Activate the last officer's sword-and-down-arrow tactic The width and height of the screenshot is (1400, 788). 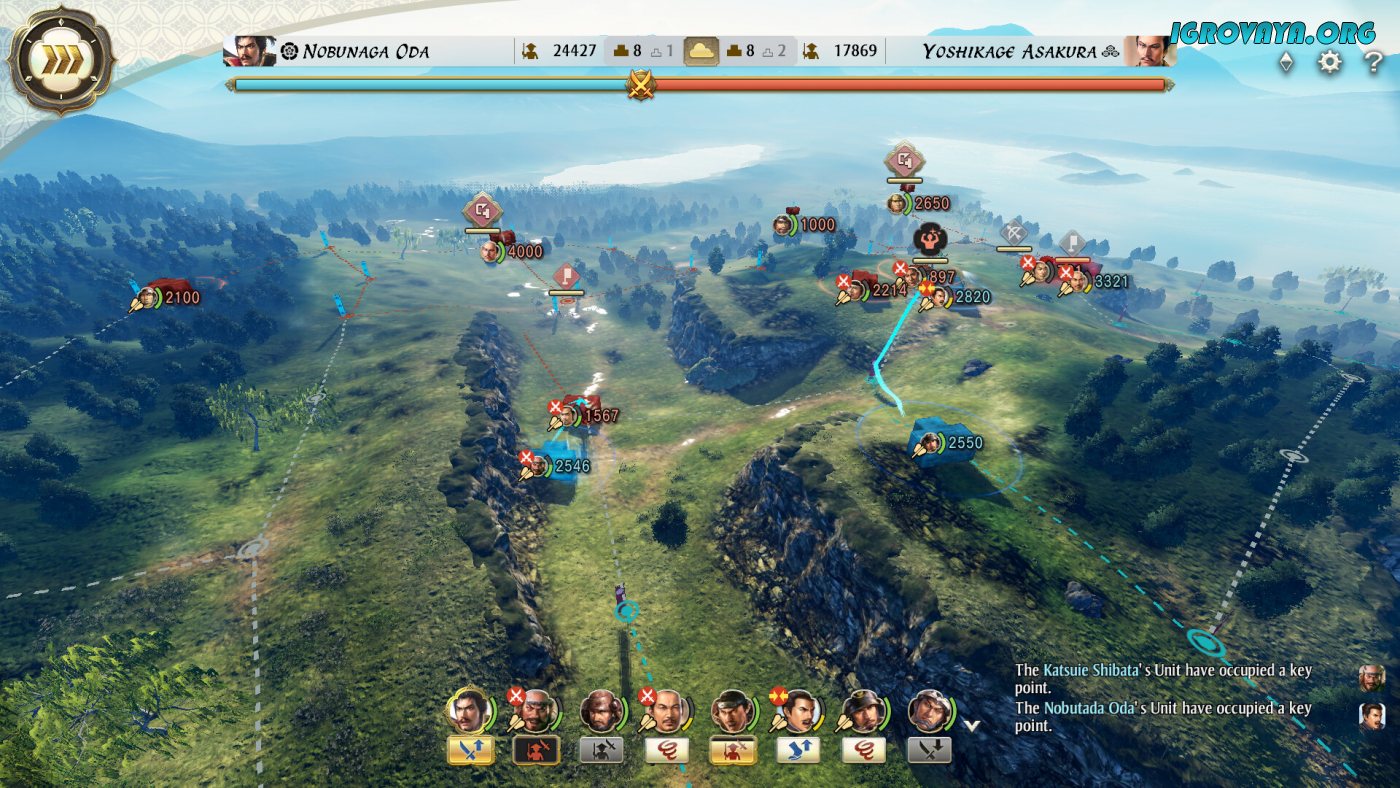929,750
